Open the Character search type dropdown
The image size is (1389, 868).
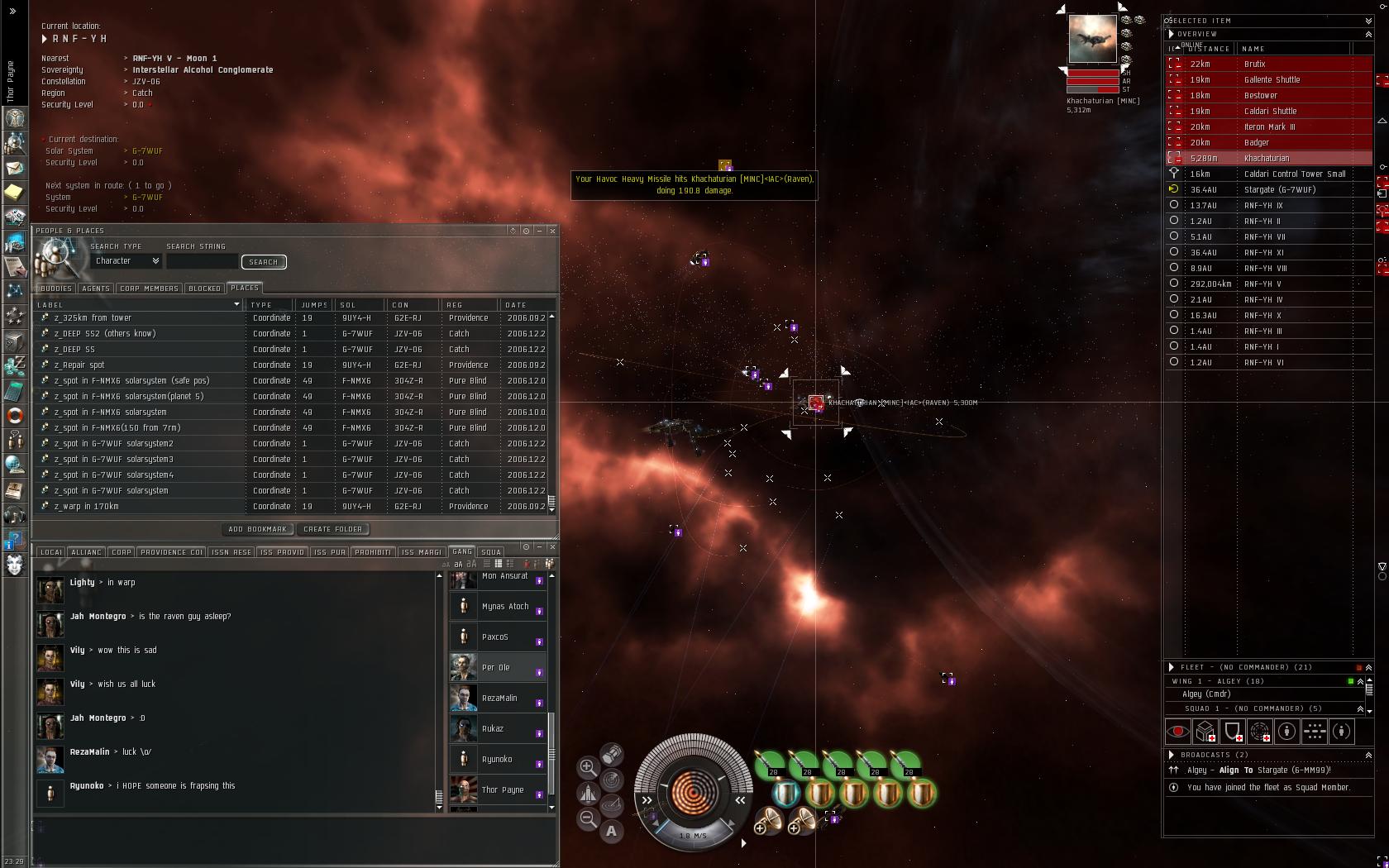click(126, 261)
